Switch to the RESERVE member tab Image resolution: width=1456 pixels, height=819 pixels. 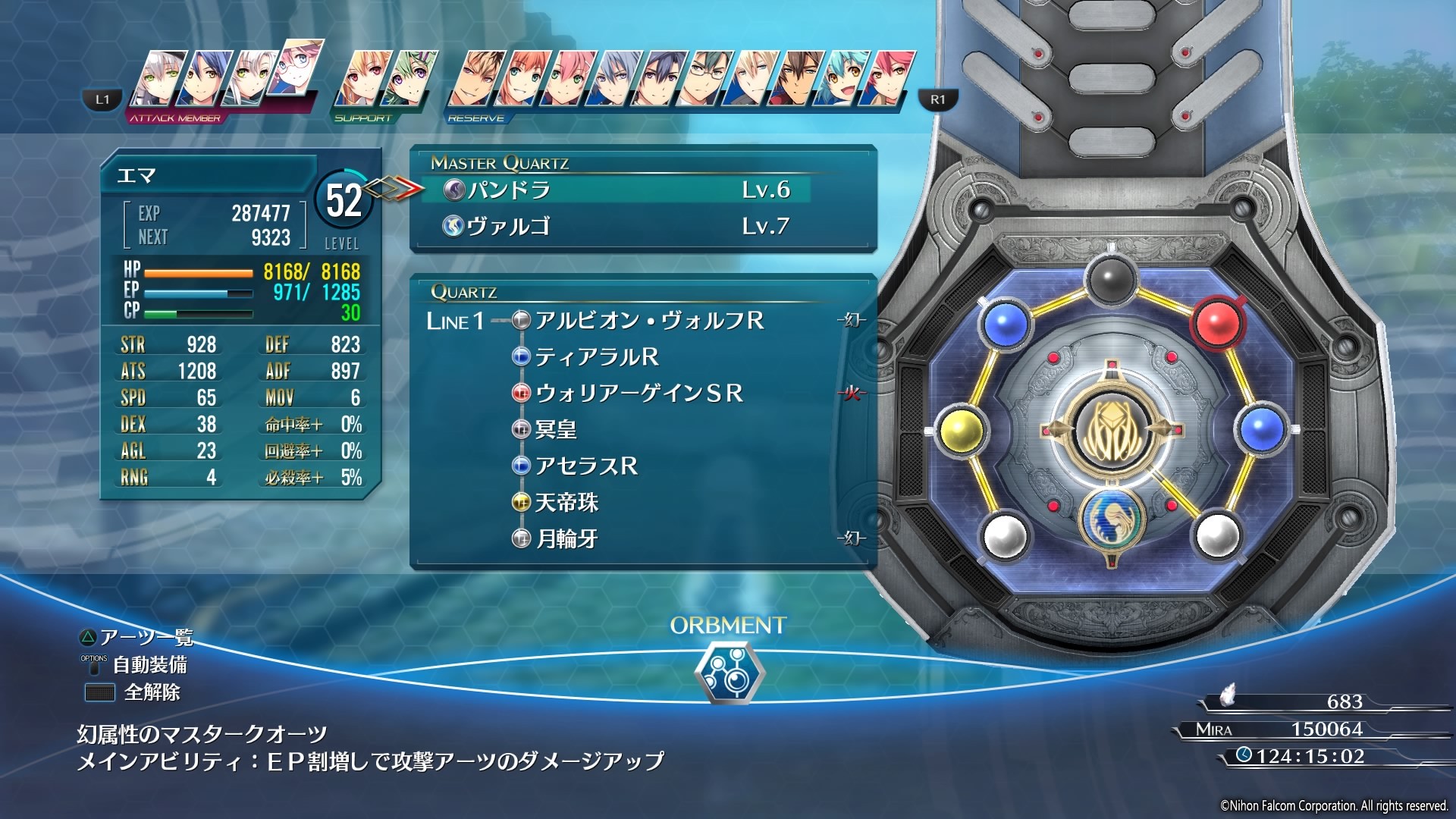(x=478, y=118)
